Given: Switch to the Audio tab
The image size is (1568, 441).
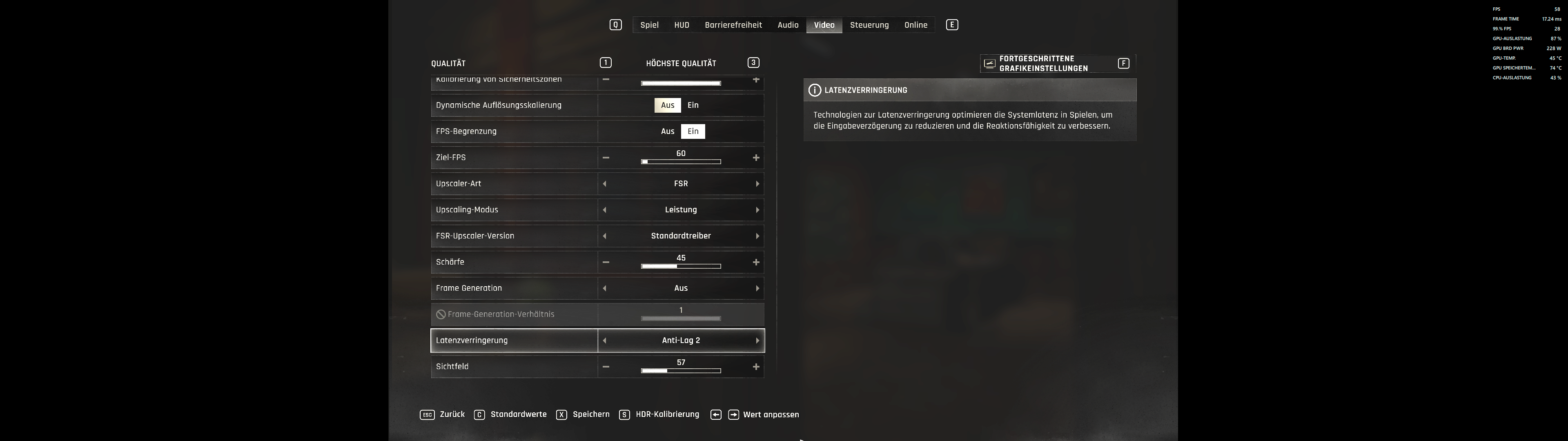Looking at the screenshot, I should click(788, 24).
